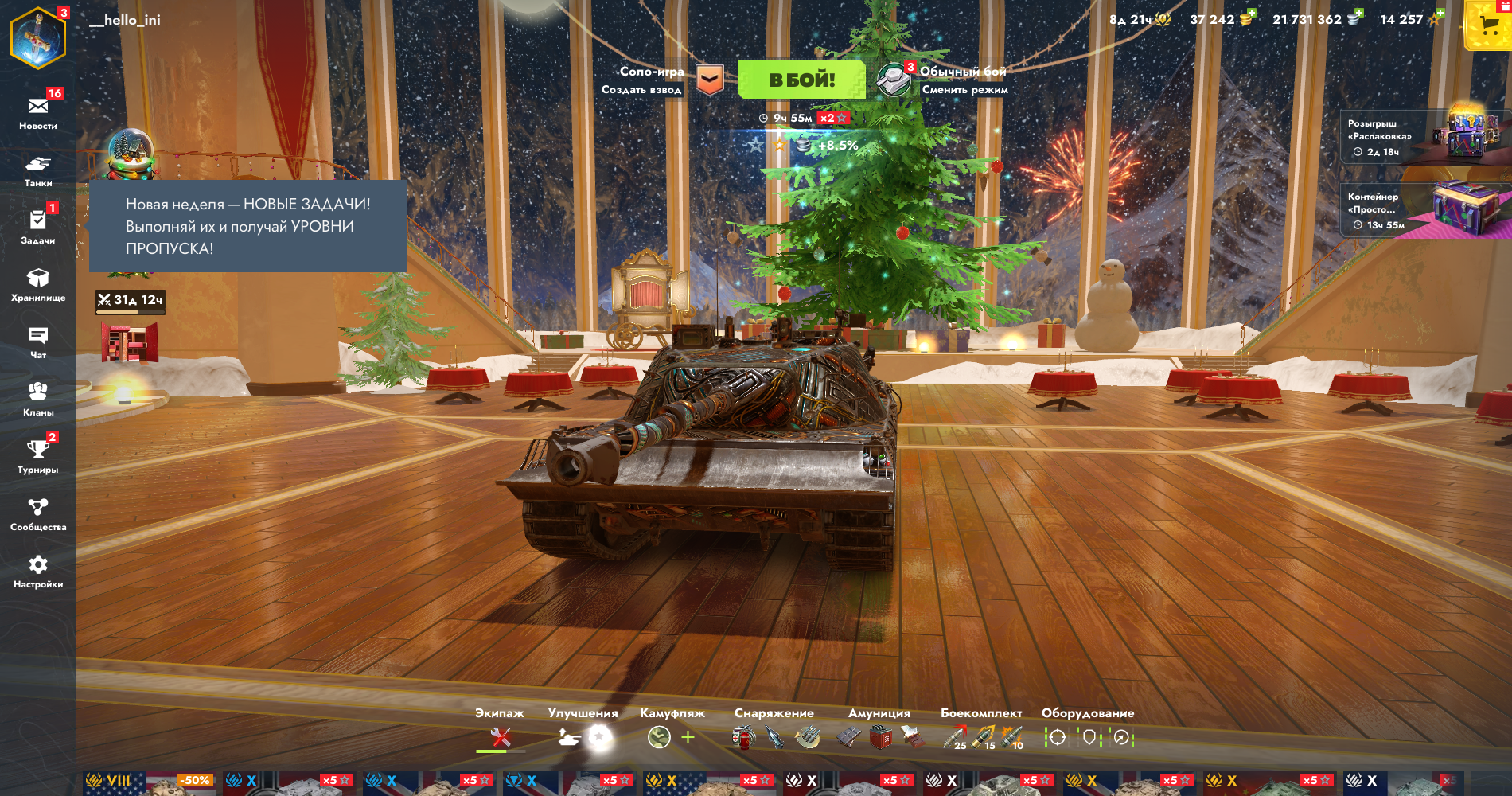The width and height of the screenshot is (1512, 796).
Task: Go to the Танки tanks menu
Action: point(38,170)
